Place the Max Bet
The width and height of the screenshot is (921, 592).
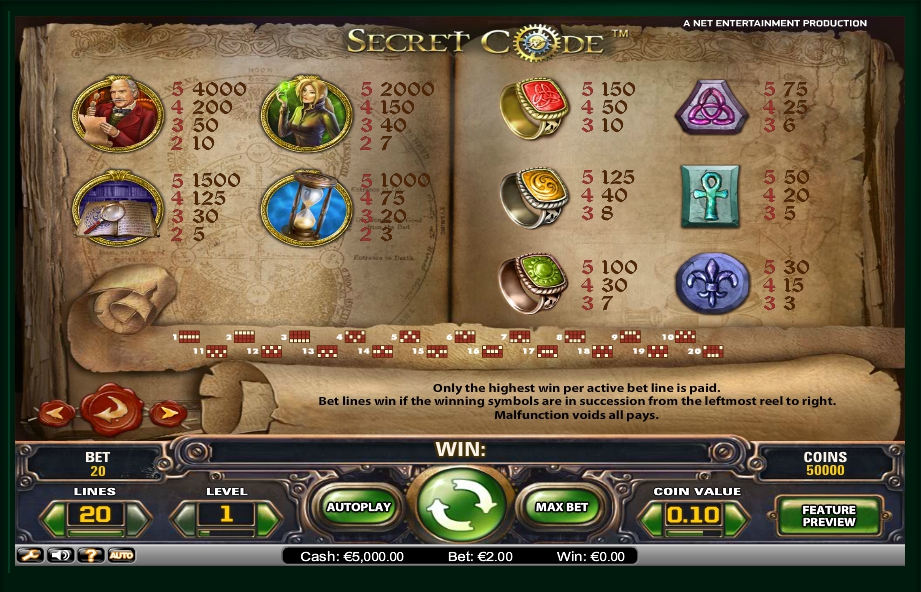(562, 507)
